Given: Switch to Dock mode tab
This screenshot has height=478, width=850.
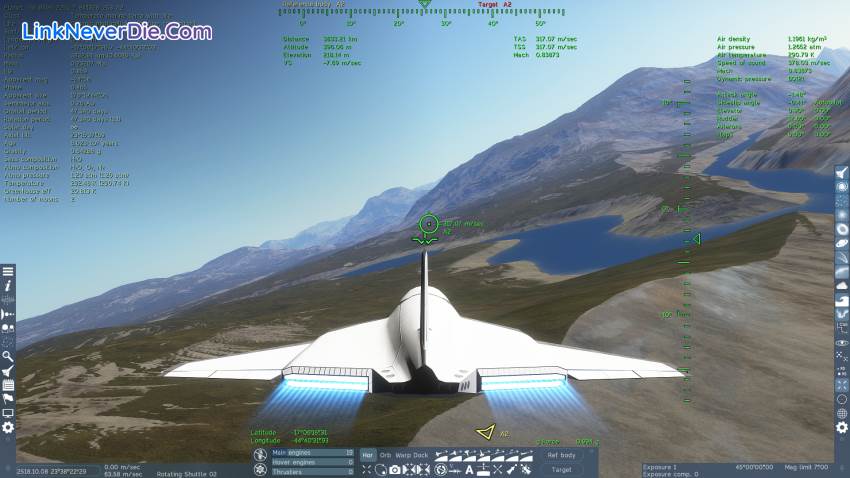Looking at the screenshot, I should click(421, 455).
